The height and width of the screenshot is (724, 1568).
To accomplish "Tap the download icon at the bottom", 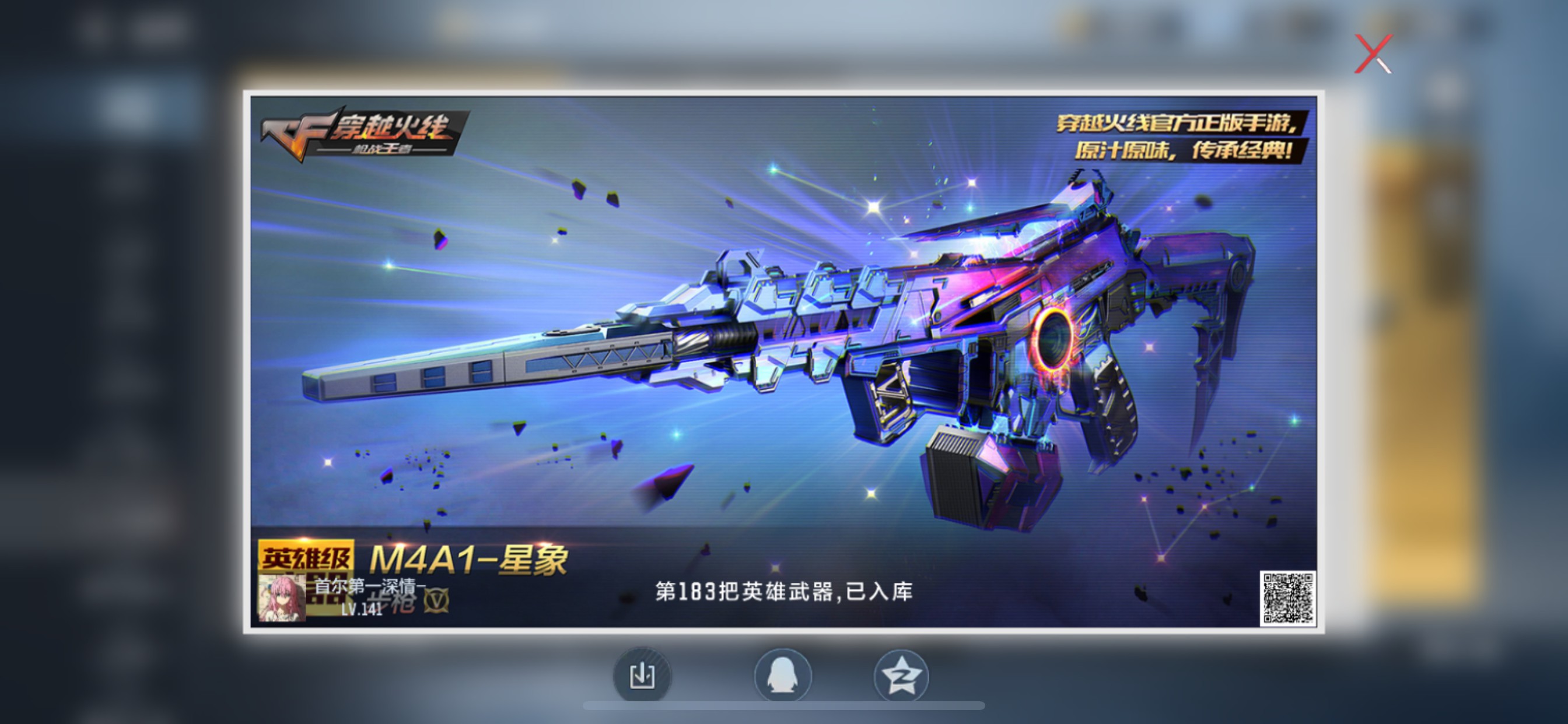I will coord(642,676).
